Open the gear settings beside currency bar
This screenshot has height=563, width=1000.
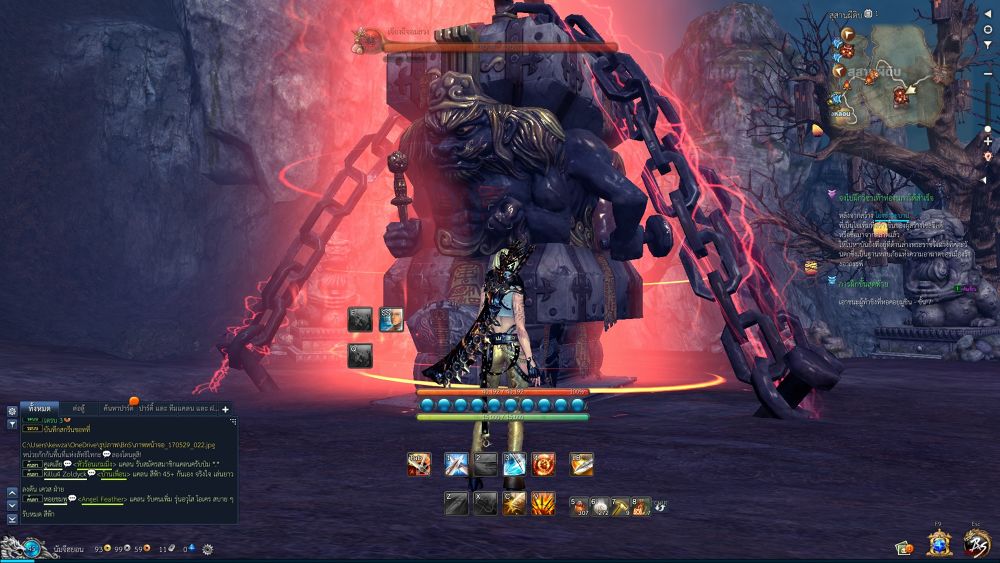pyautogui.click(x=207, y=549)
